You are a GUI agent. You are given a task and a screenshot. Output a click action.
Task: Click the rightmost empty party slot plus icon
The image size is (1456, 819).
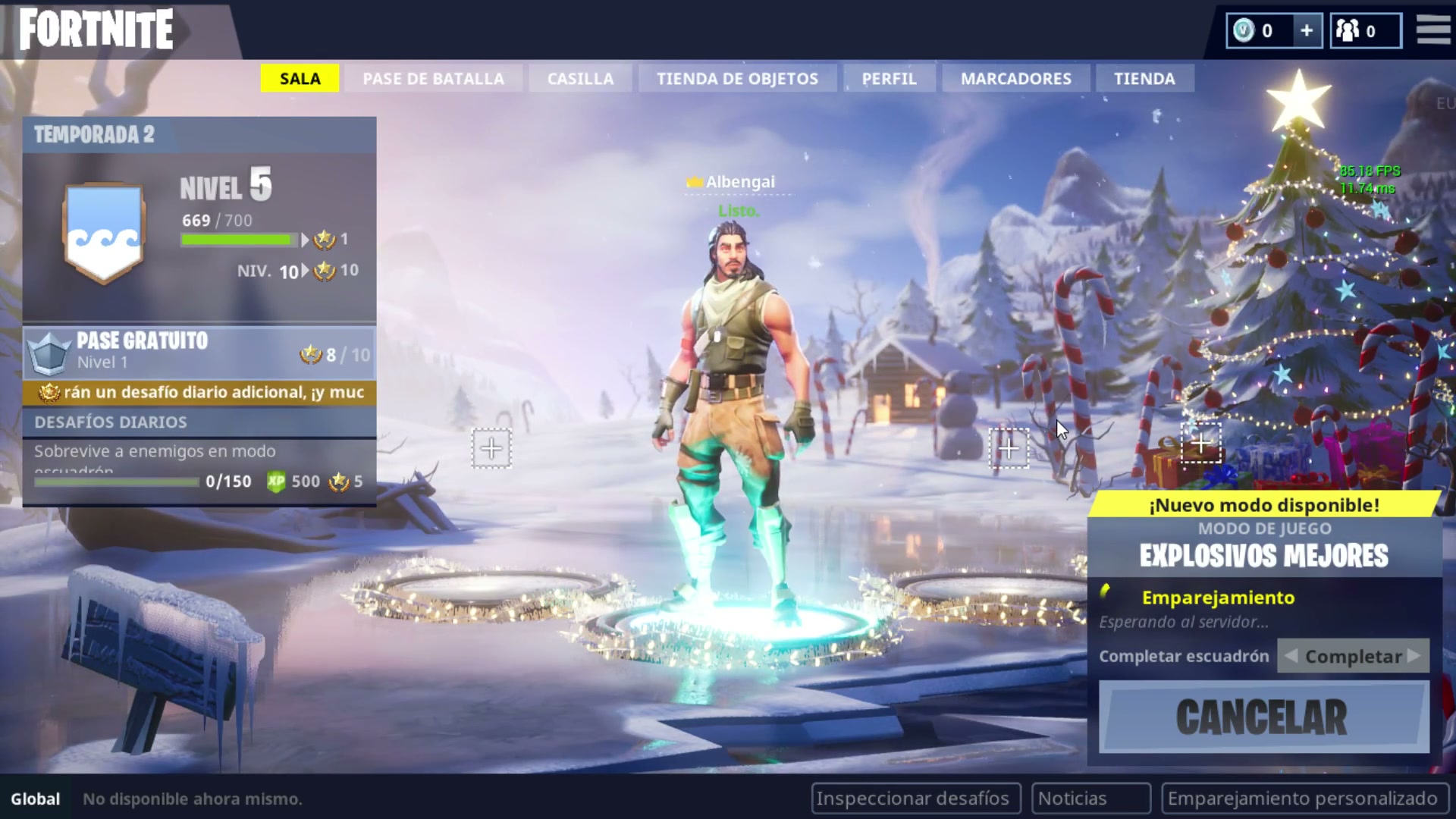[x=1202, y=444]
